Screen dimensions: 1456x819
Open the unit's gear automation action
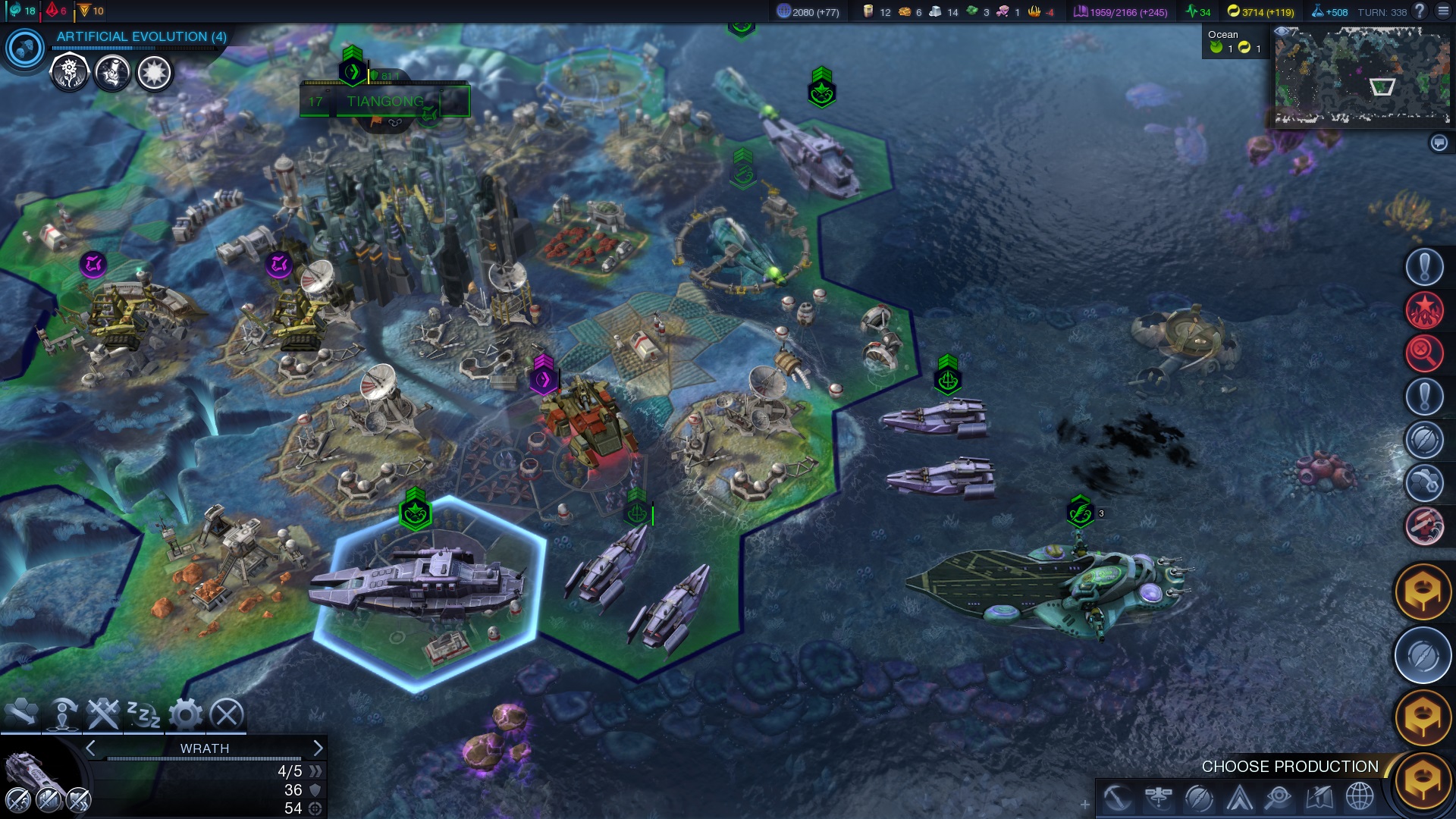185,714
